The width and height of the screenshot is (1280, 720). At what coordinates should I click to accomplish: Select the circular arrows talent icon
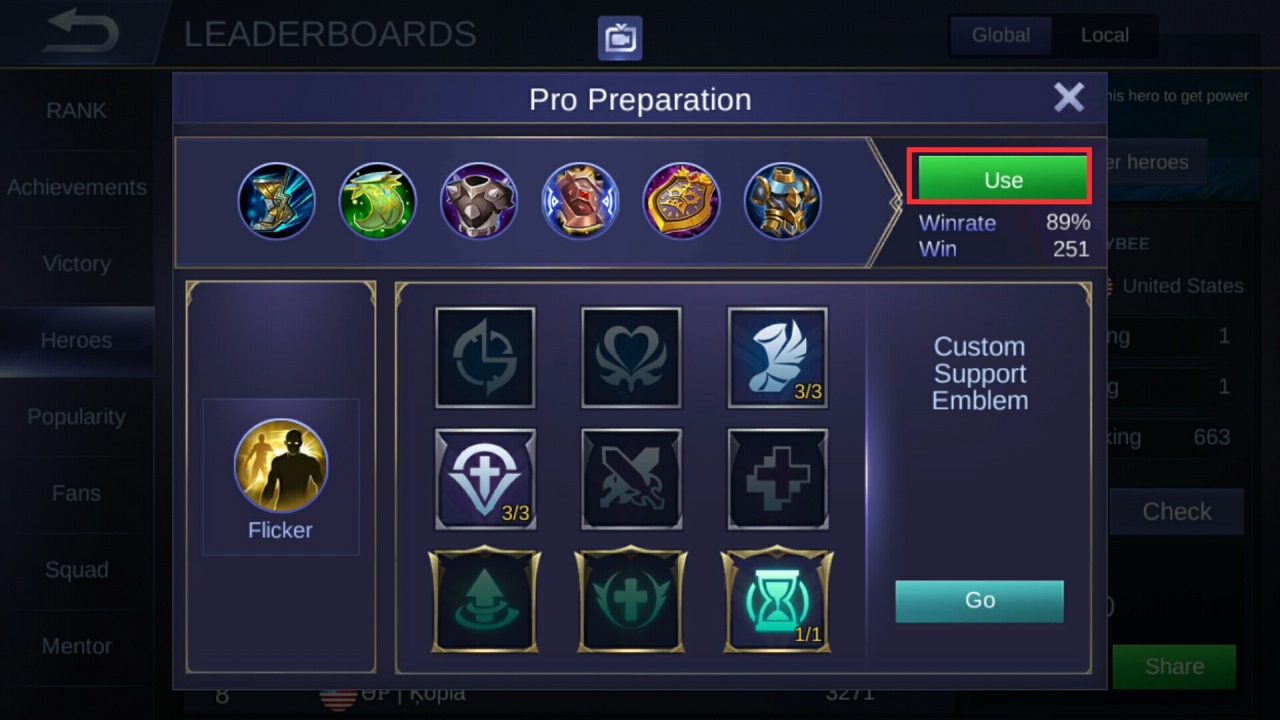[485, 357]
